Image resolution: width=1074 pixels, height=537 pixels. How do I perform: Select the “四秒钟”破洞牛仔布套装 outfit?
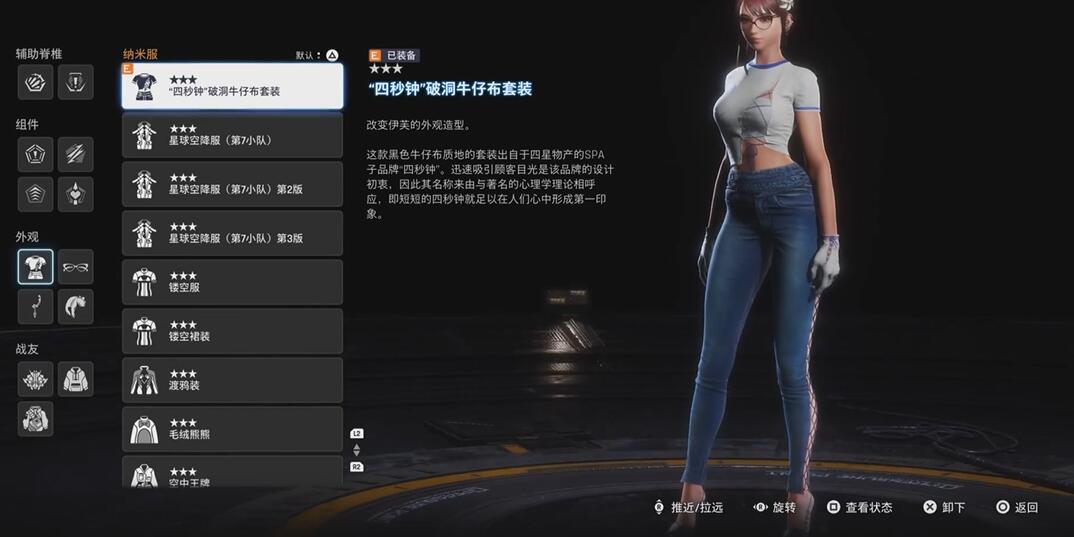point(232,86)
